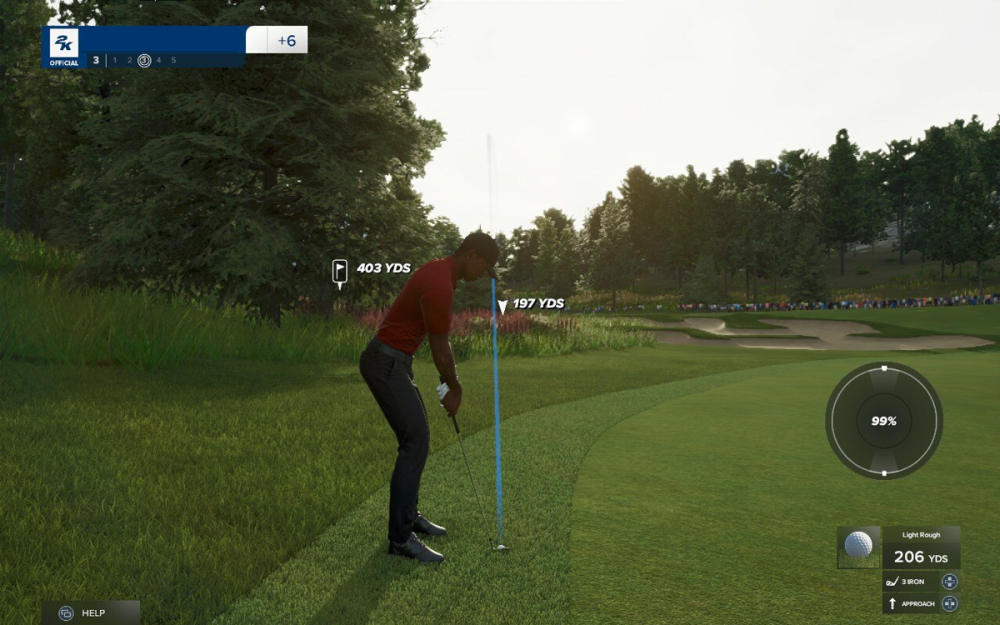Open the Help panel

click(90, 612)
